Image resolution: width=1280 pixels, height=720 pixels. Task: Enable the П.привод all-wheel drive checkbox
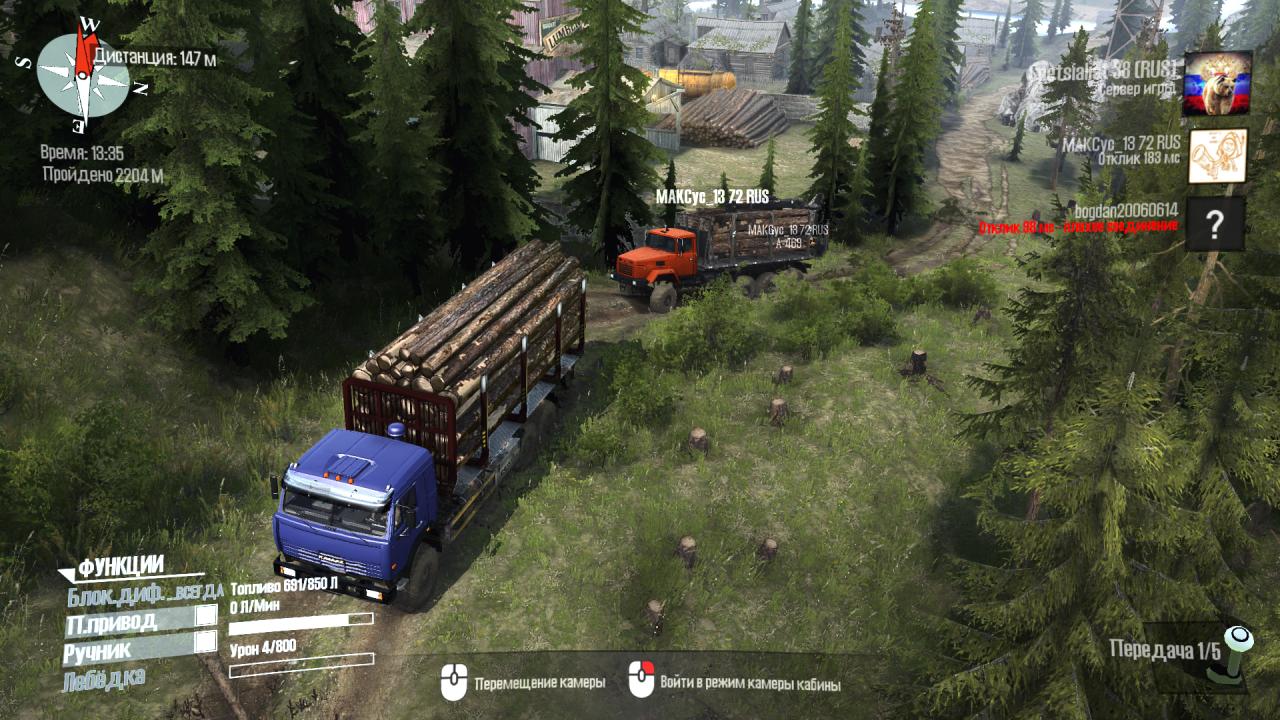point(206,616)
